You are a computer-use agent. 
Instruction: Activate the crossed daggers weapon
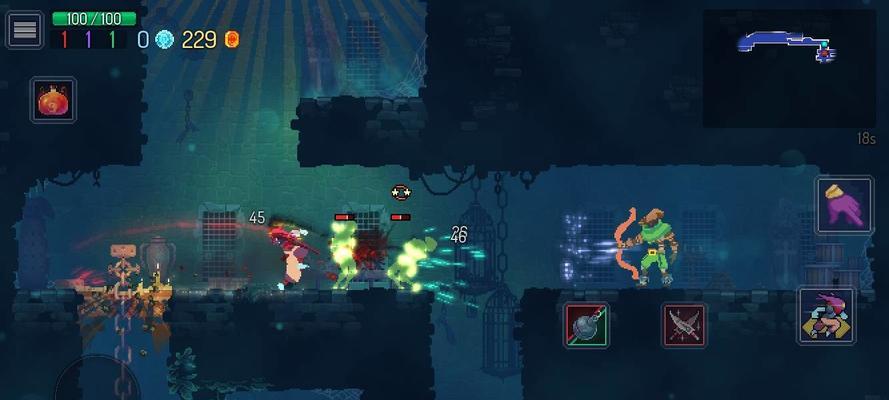[x=684, y=325]
